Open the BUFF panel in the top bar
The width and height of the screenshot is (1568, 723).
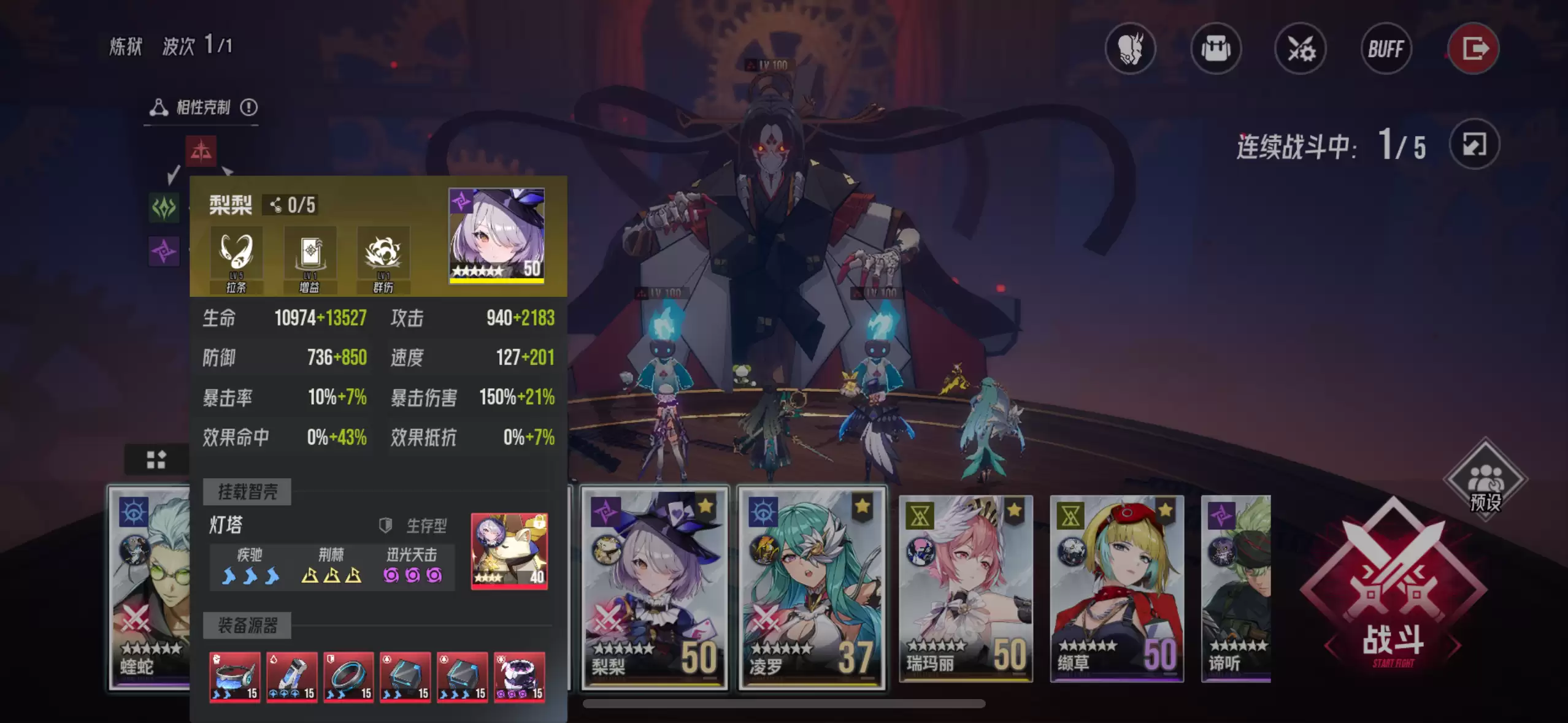pyautogui.click(x=1386, y=48)
